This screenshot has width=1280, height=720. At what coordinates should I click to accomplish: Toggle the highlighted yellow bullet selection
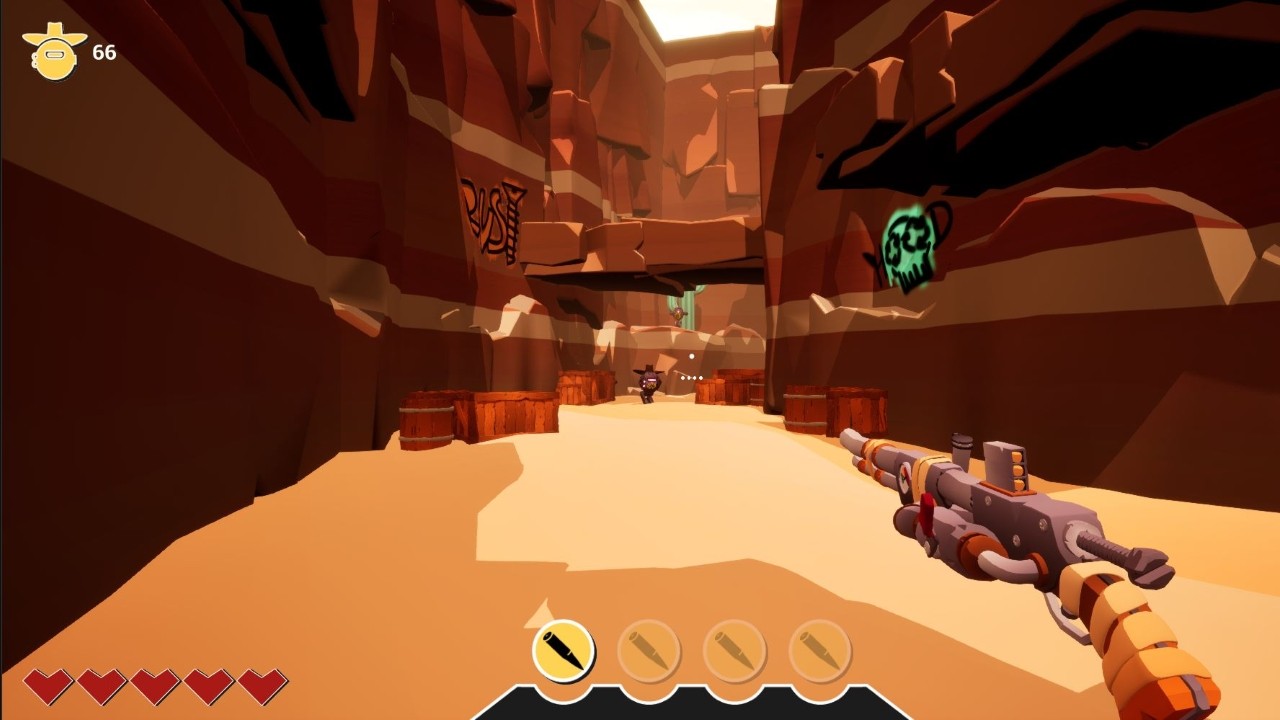point(565,652)
